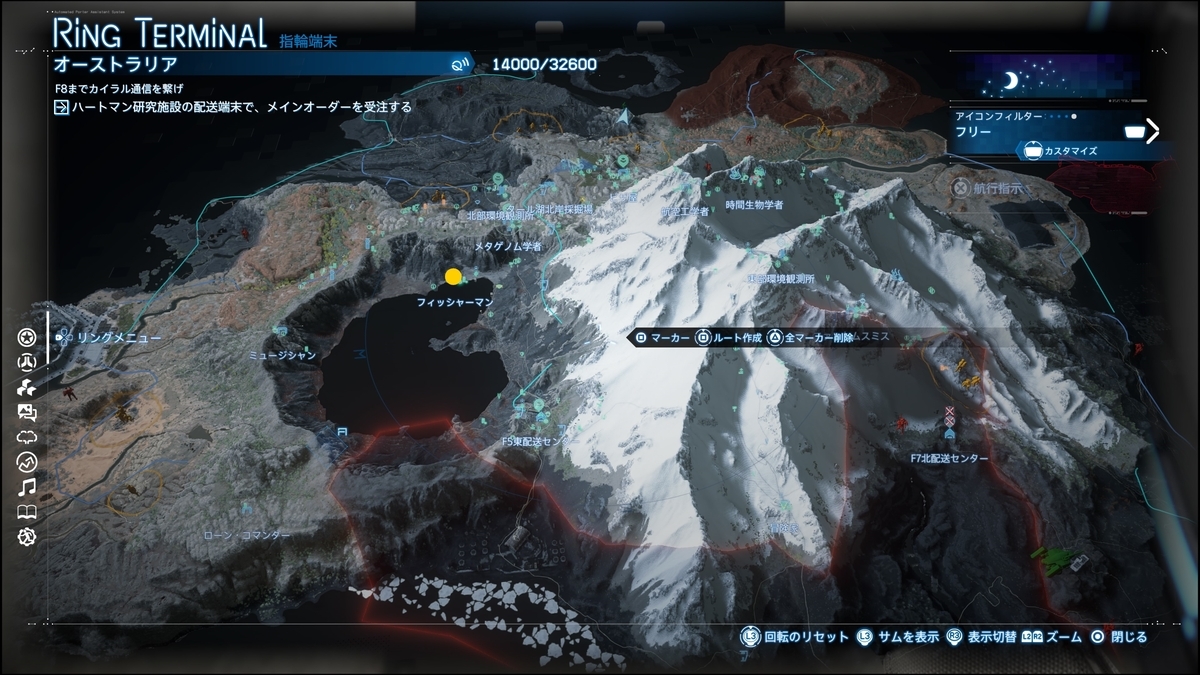This screenshot has width=1200, height=675.
Task: Open the line-graph icon in the sidebar
Action: click(27, 462)
